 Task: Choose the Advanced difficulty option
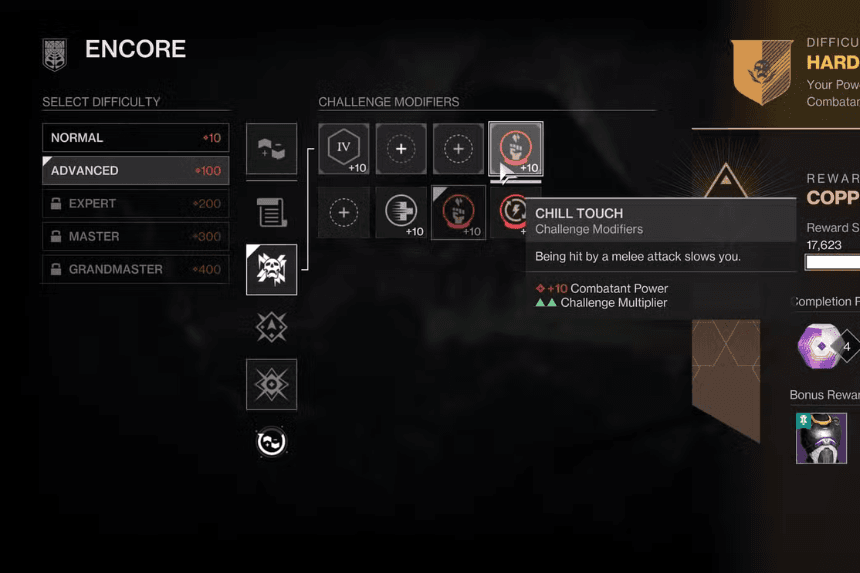point(135,171)
